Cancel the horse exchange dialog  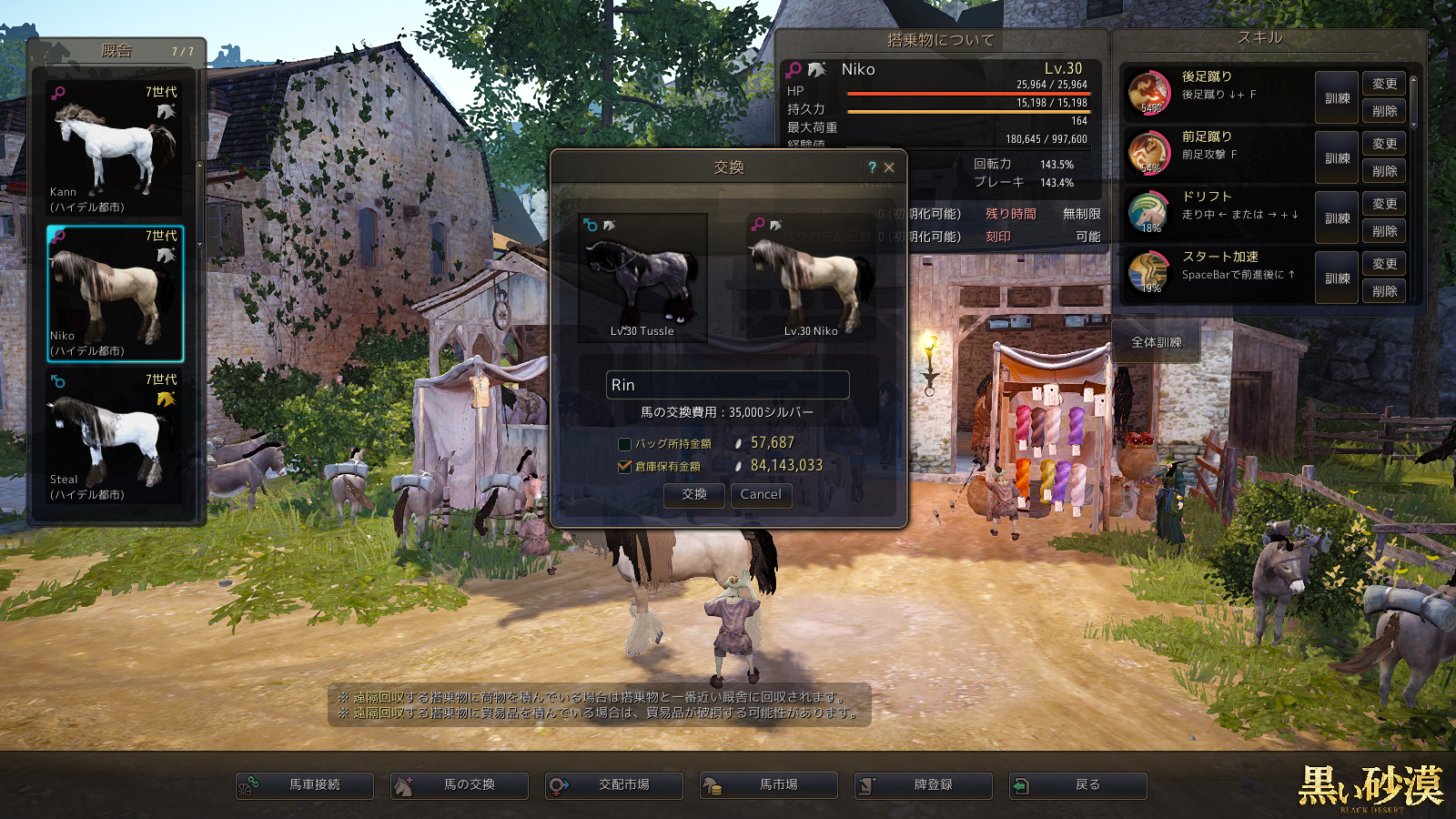click(x=761, y=495)
